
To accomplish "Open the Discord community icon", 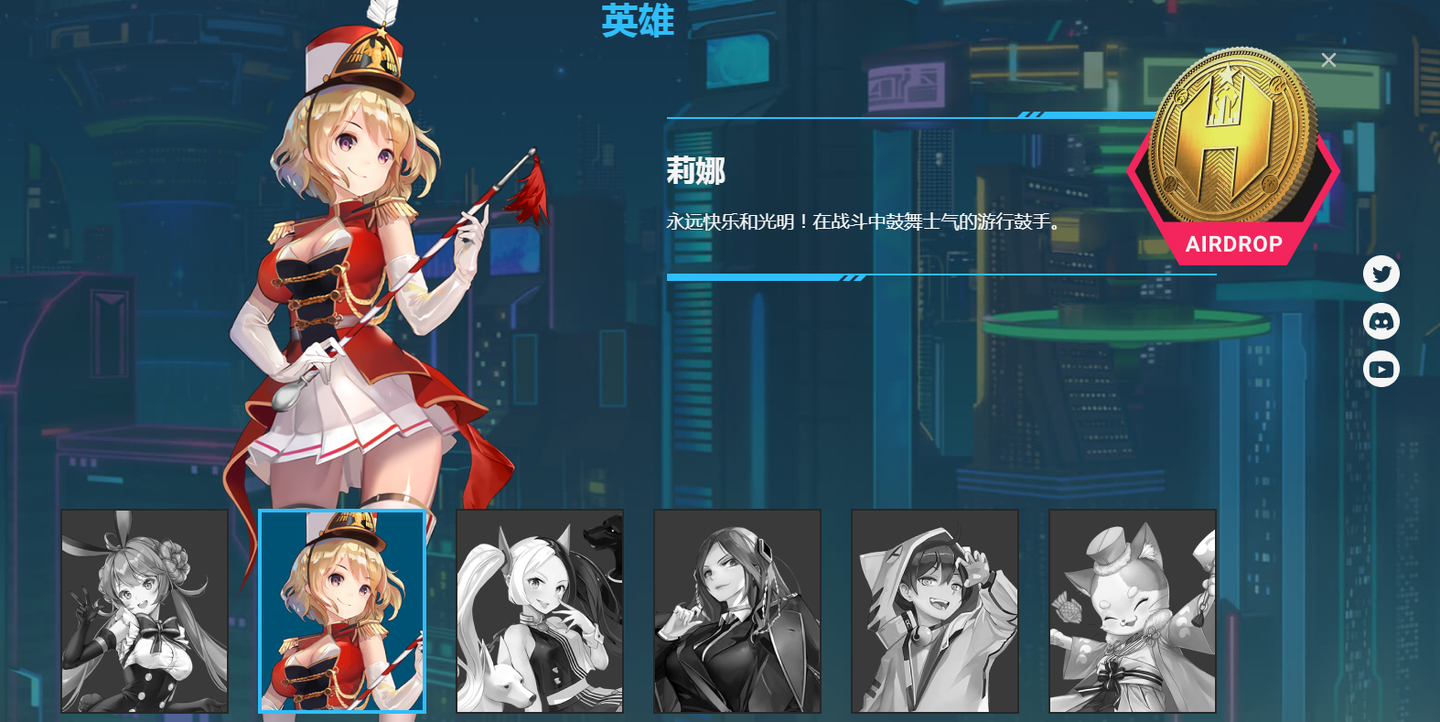I will pyautogui.click(x=1381, y=321).
